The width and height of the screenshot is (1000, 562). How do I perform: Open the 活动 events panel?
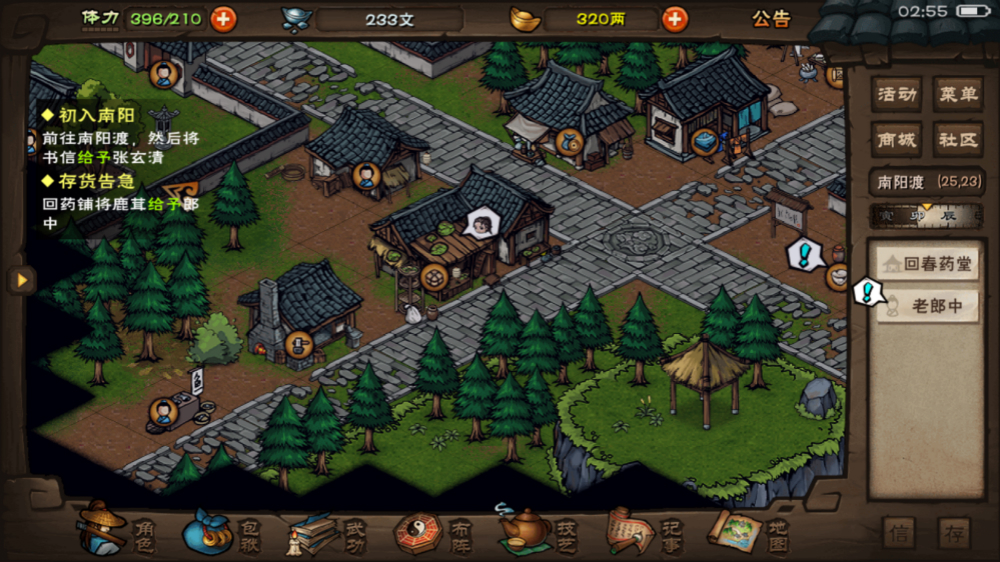tap(896, 95)
